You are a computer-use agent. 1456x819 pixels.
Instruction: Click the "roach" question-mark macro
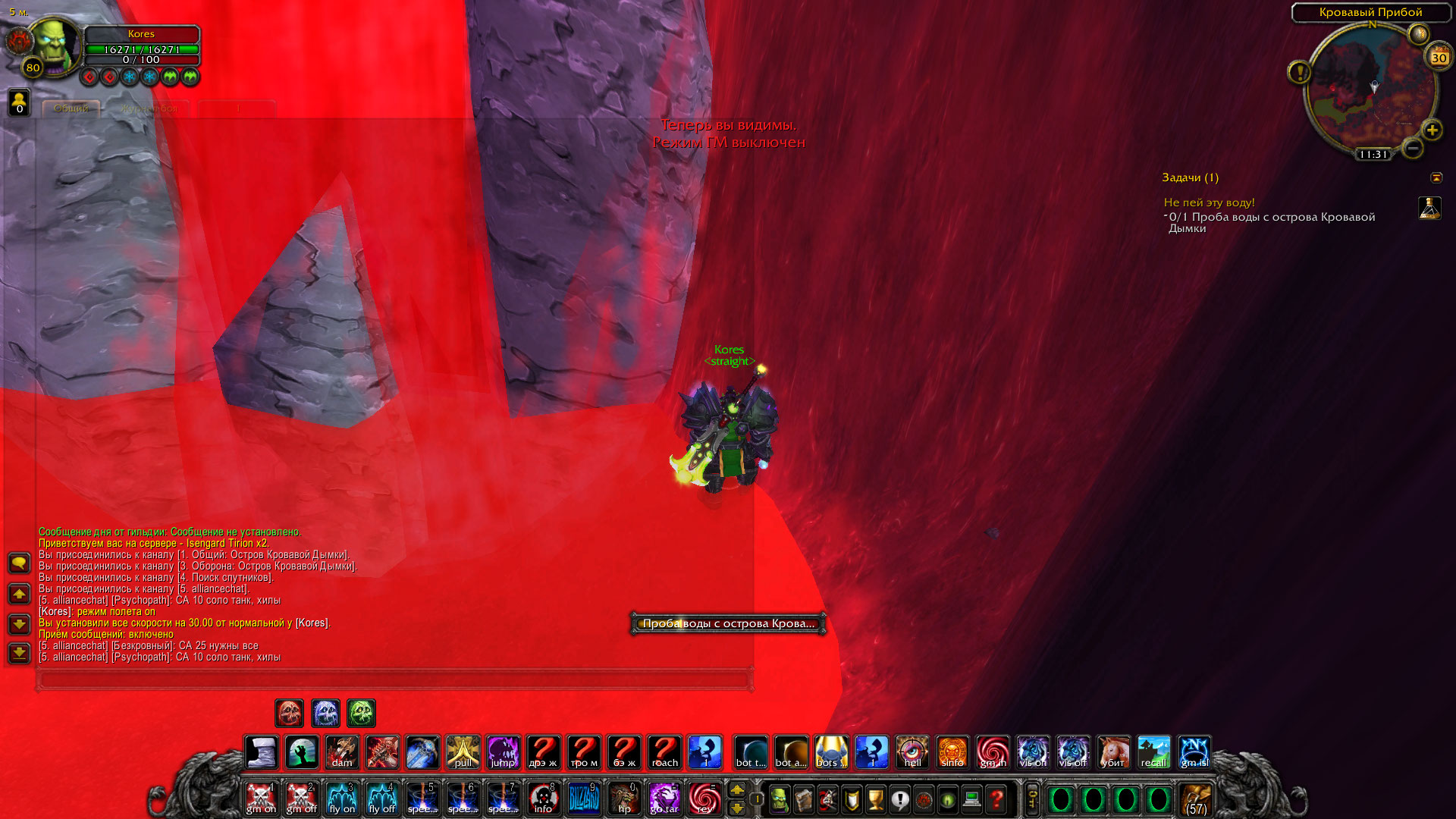[664, 752]
